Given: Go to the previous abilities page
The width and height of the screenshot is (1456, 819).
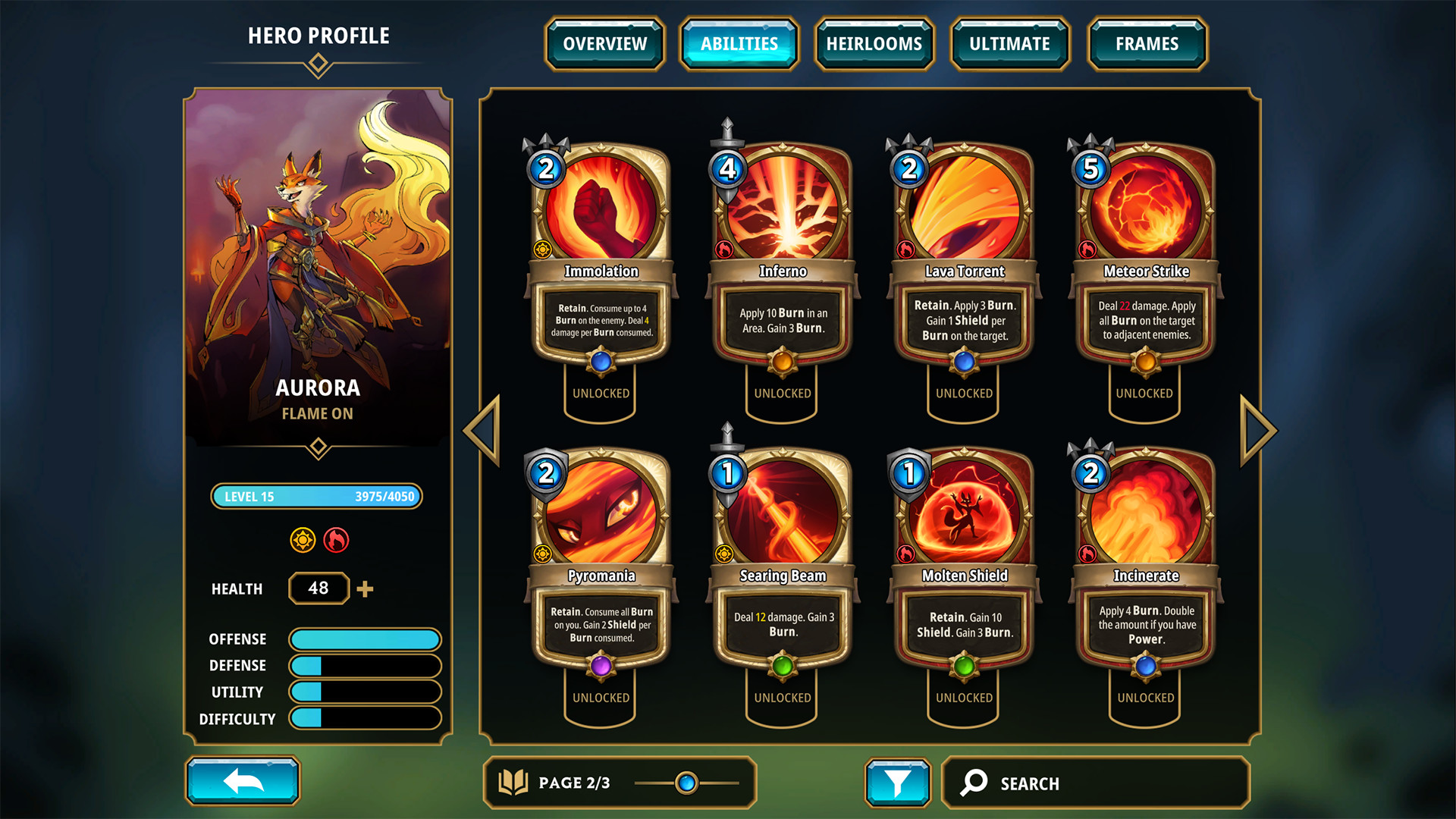Looking at the screenshot, I should [x=483, y=430].
